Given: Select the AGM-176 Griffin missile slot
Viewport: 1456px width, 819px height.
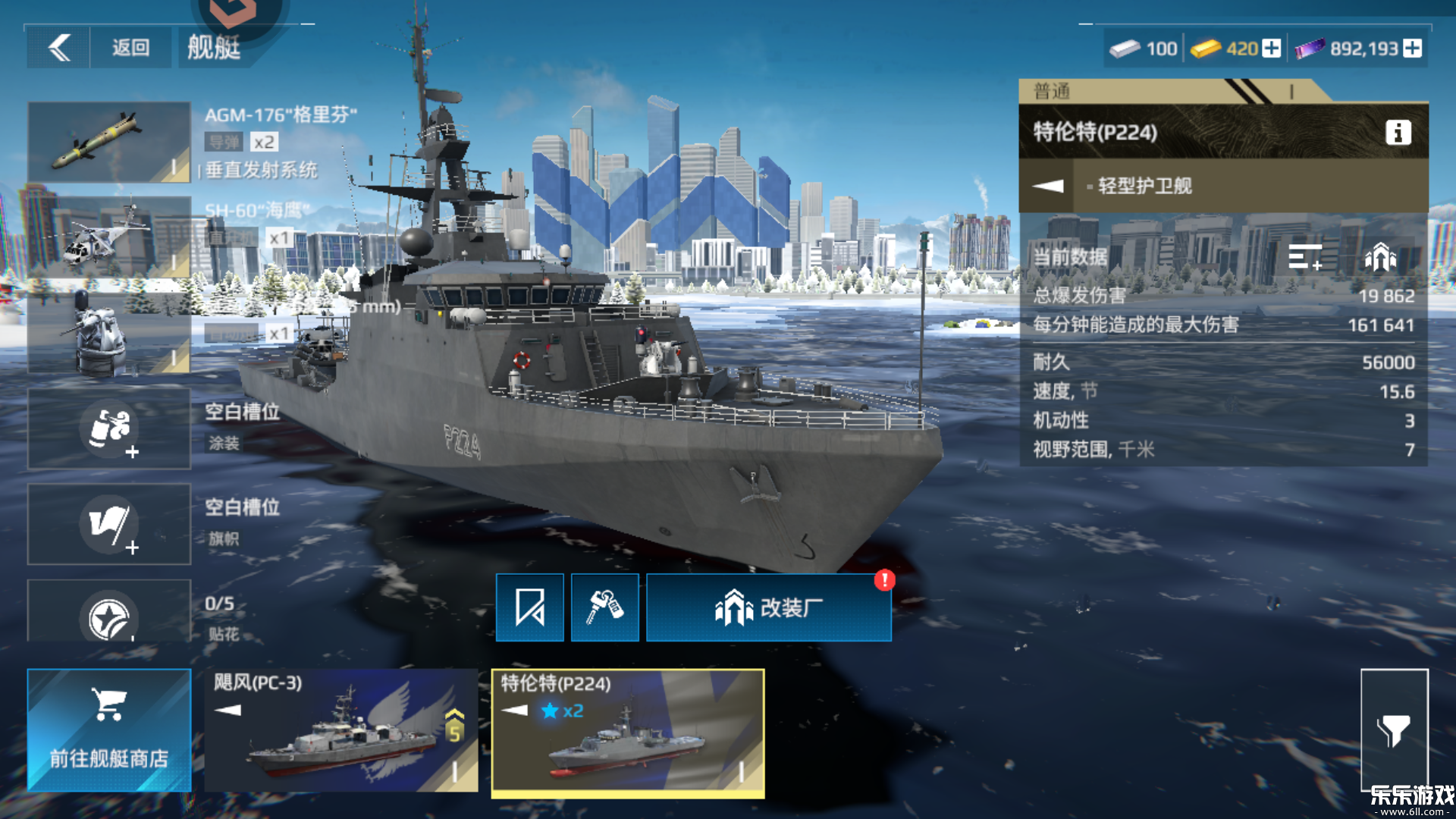Looking at the screenshot, I should pos(109,142).
